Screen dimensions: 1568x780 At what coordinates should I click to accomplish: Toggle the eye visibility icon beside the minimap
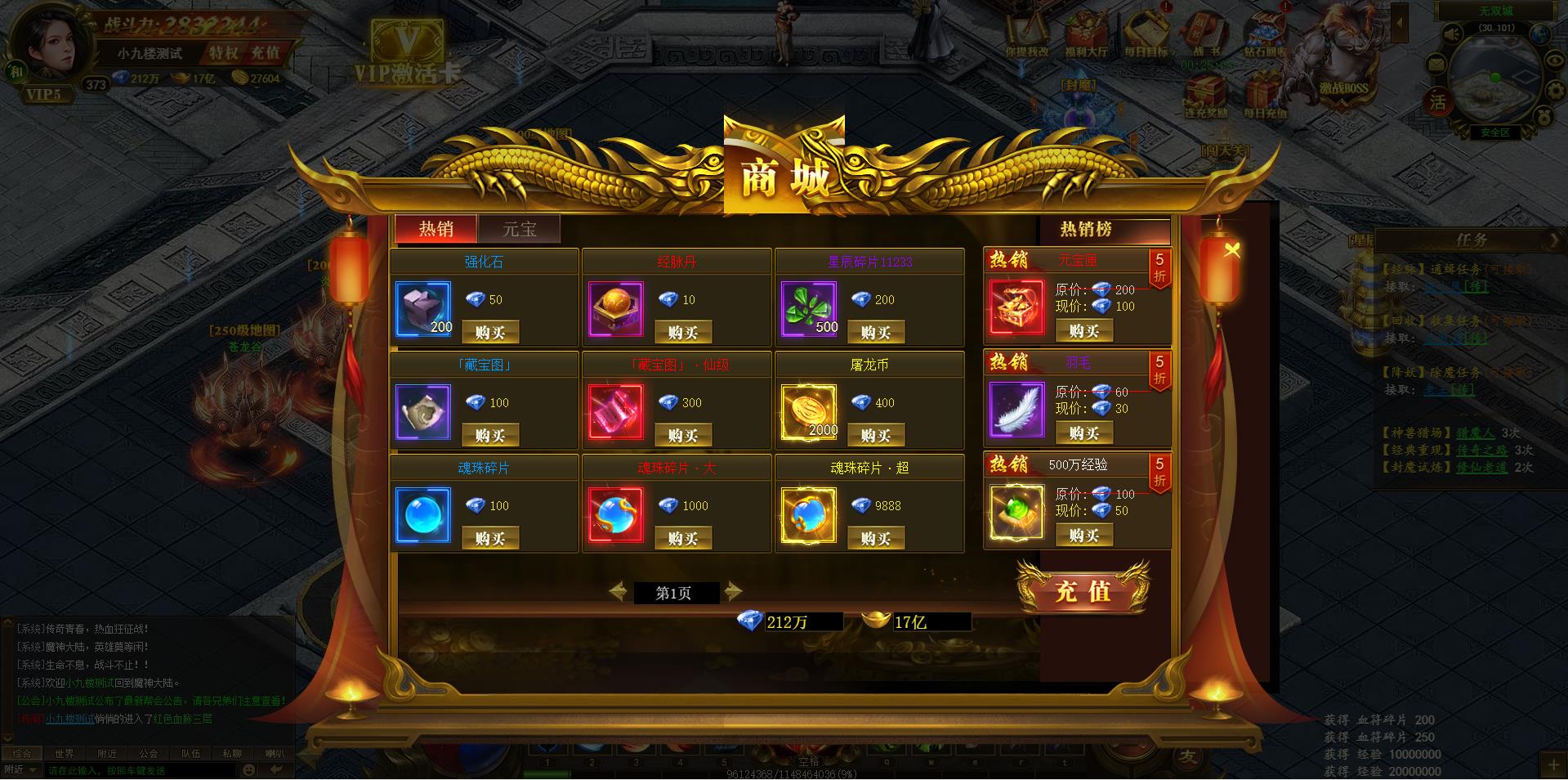(x=1555, y=61)
